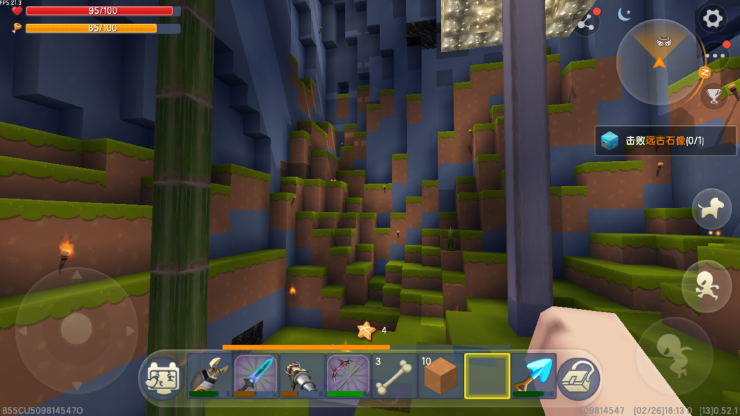Select the blue crystal sword slot
This screenshot has height=416, width=740.
click(x=254, y=376)
